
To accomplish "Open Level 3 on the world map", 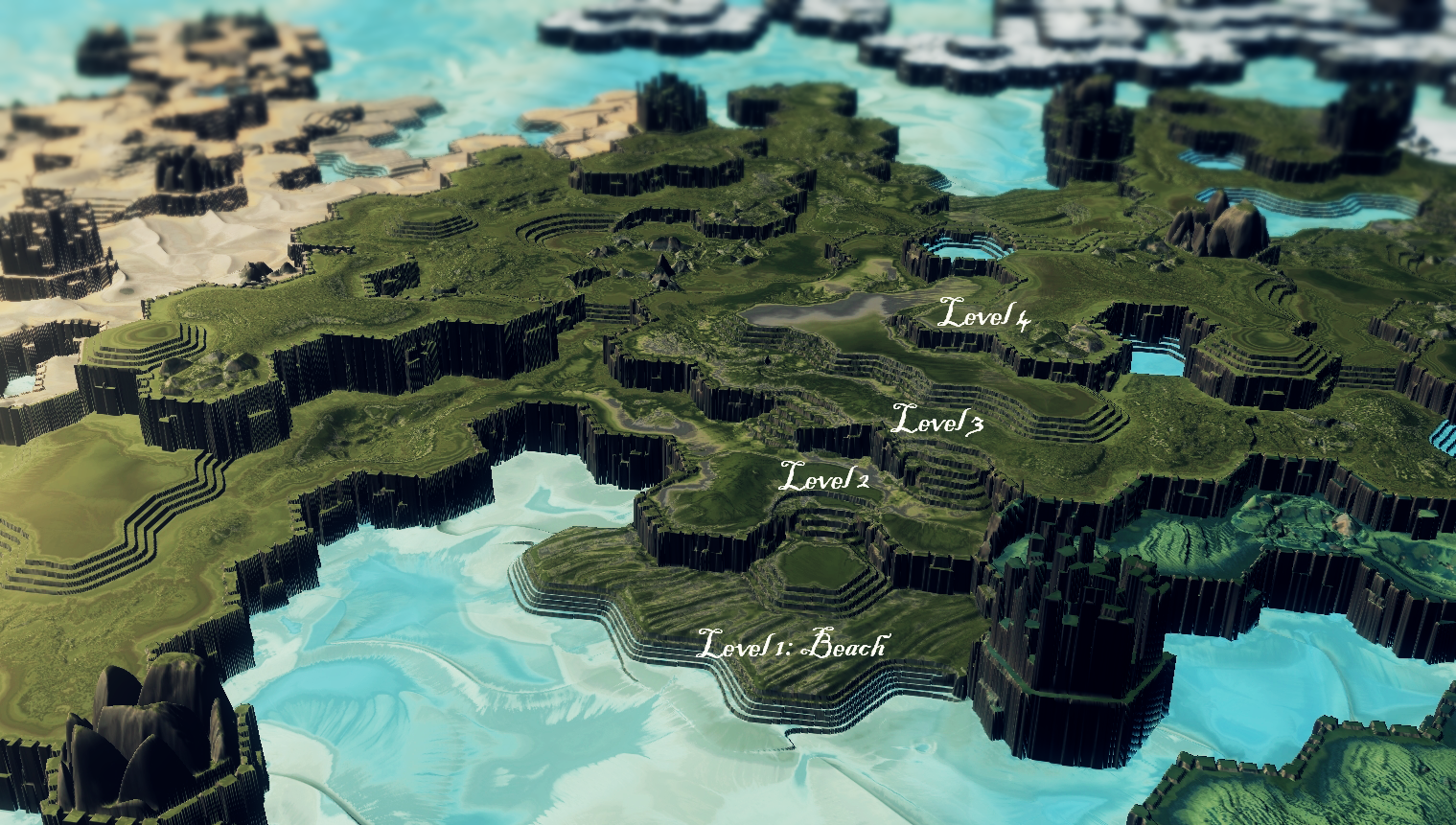I will pyautogui.click(x=937, y=421).
